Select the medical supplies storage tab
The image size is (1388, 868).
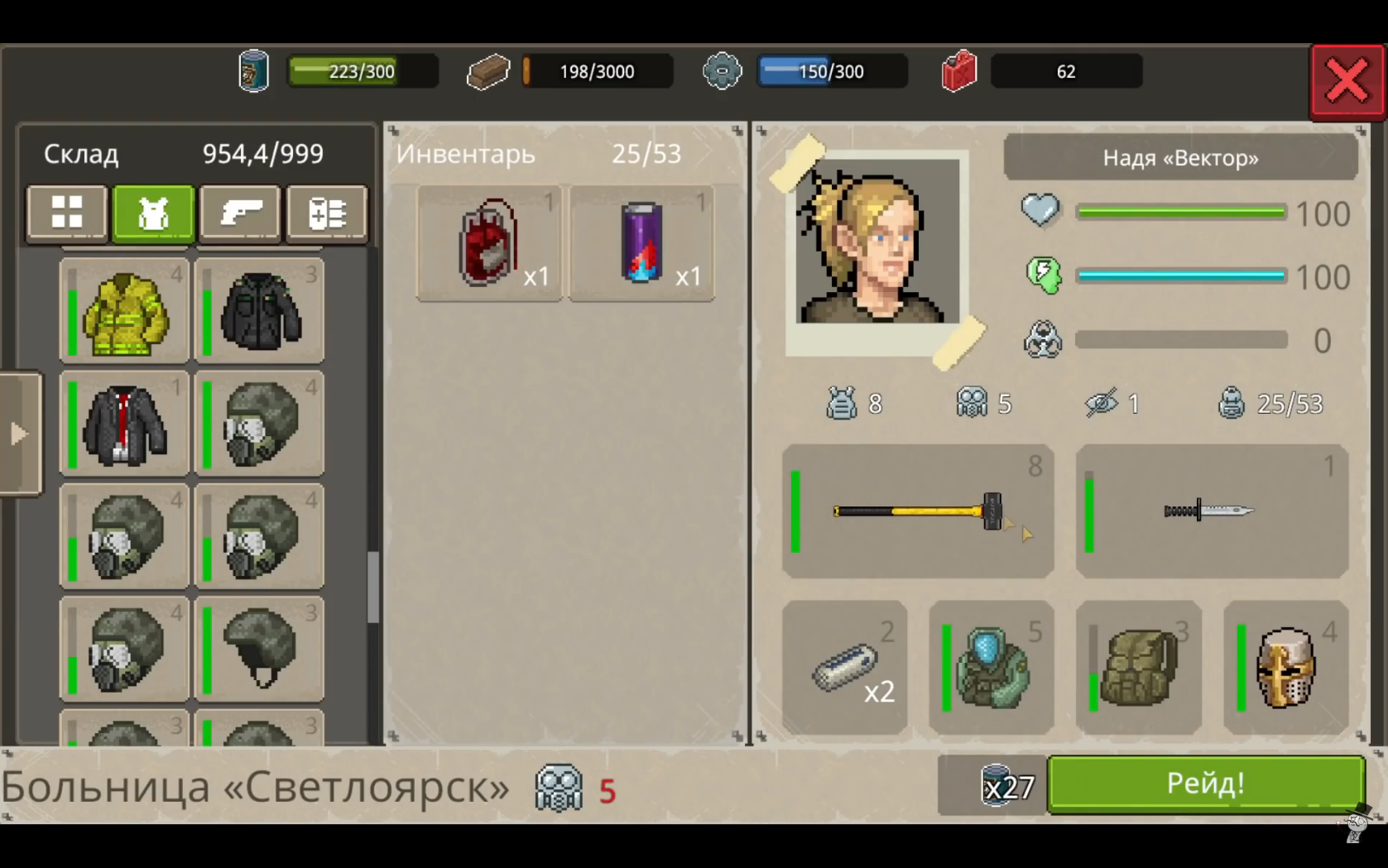pos(326,213)
